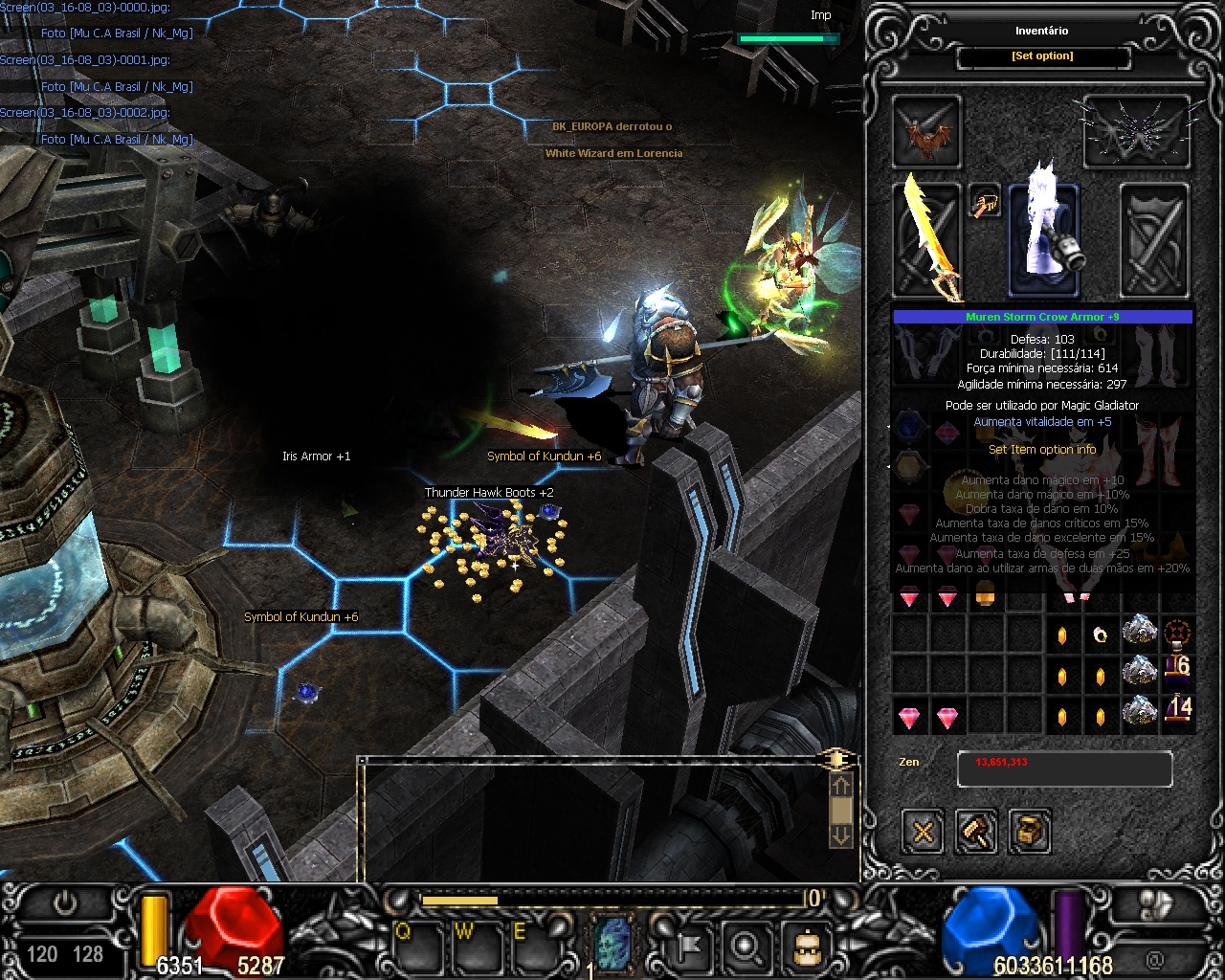1225x980 pixels.
Task: Open the magnifier search button
Action: [x=745, y=946]
